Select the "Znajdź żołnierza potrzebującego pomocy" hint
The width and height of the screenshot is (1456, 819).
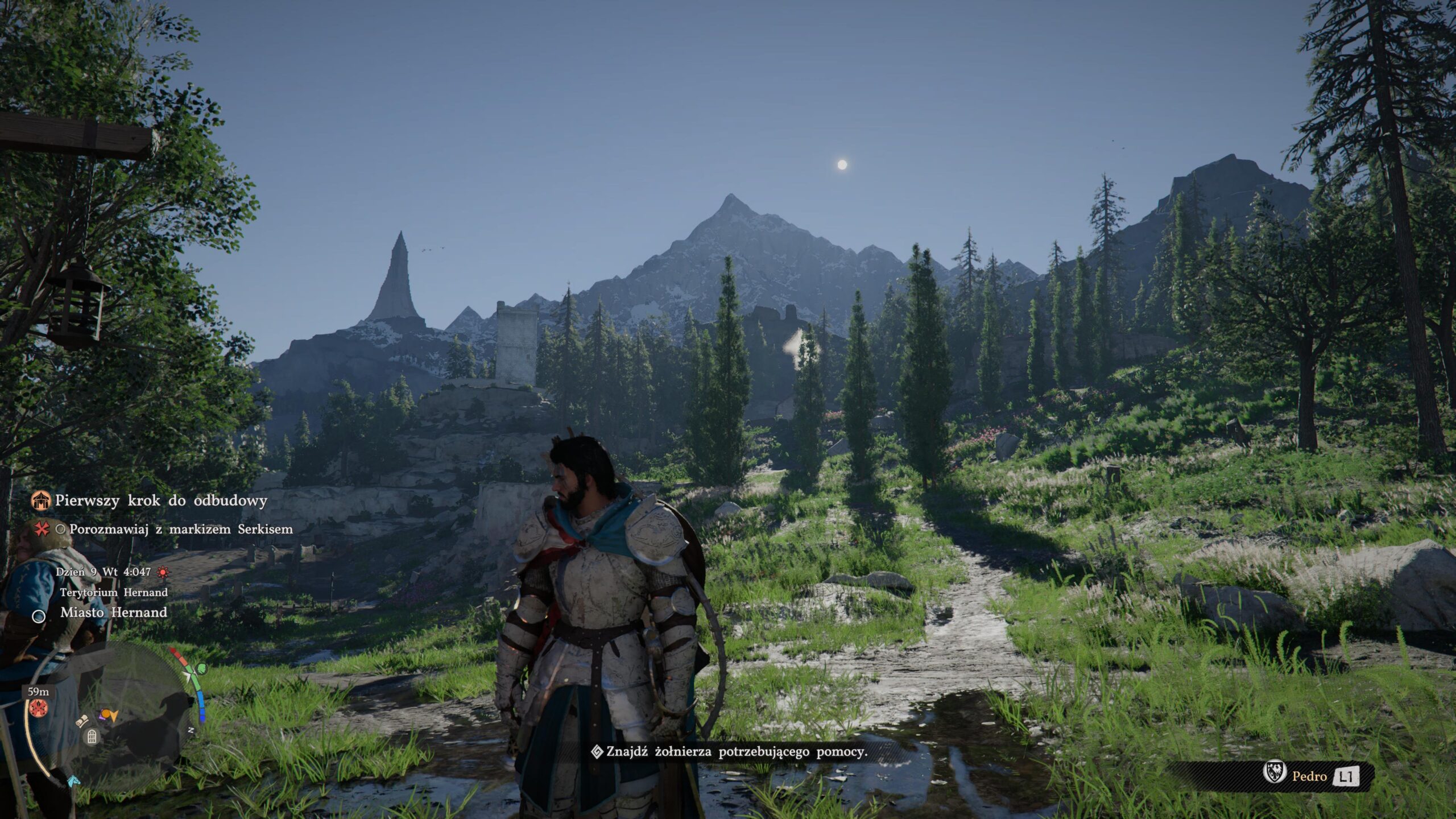click(737, 752)
